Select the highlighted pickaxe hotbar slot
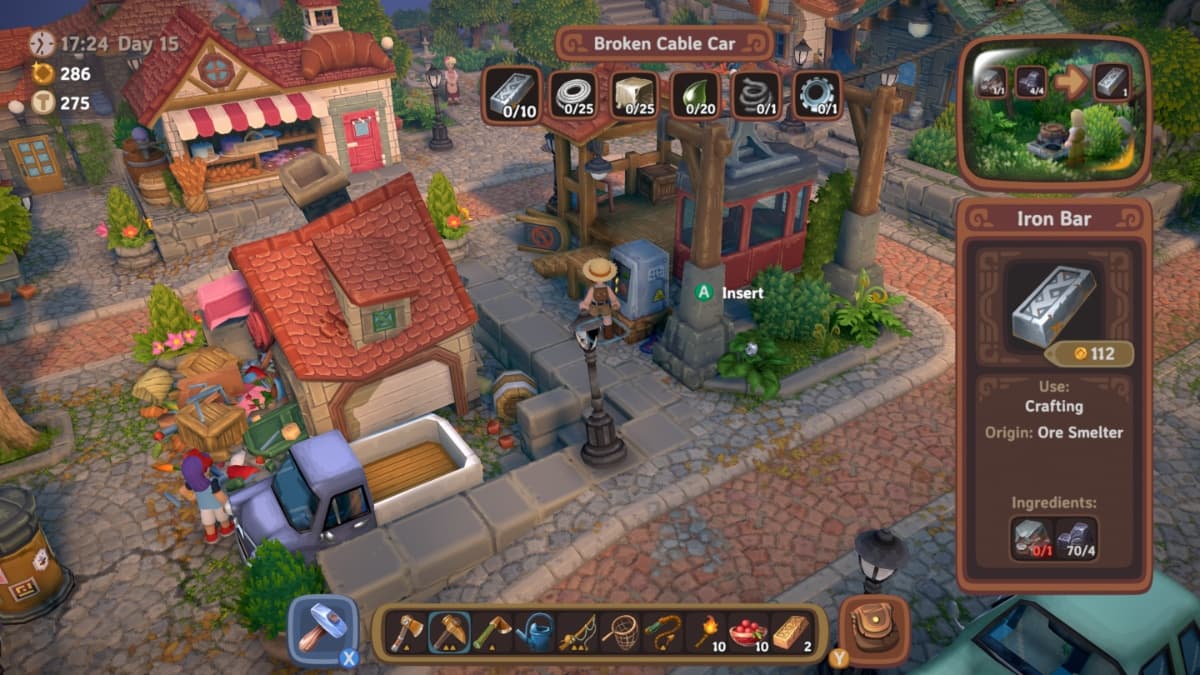This screenshot has width=1200, height=675. tap(450, 633)
